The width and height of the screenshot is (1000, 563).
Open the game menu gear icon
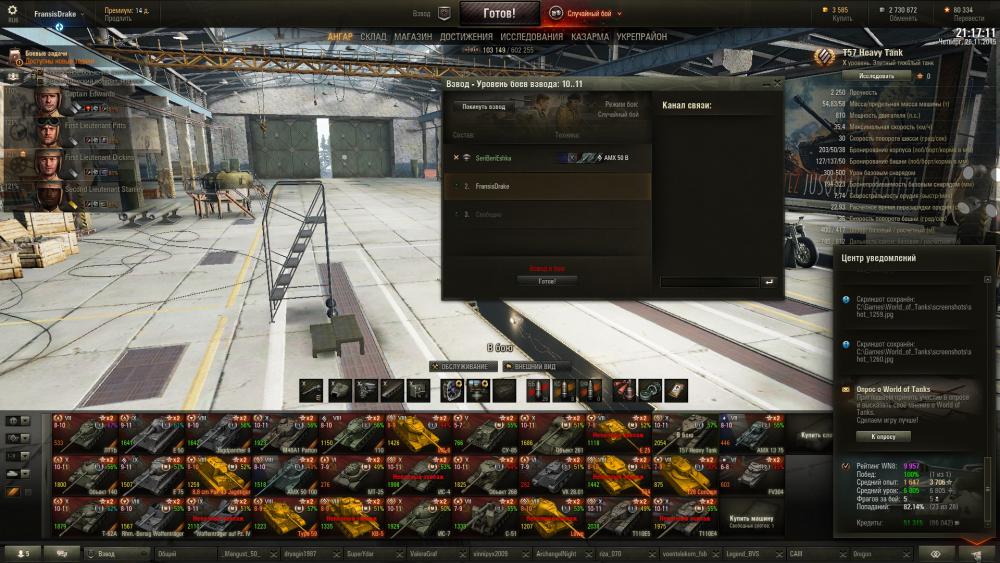point(13,11)
